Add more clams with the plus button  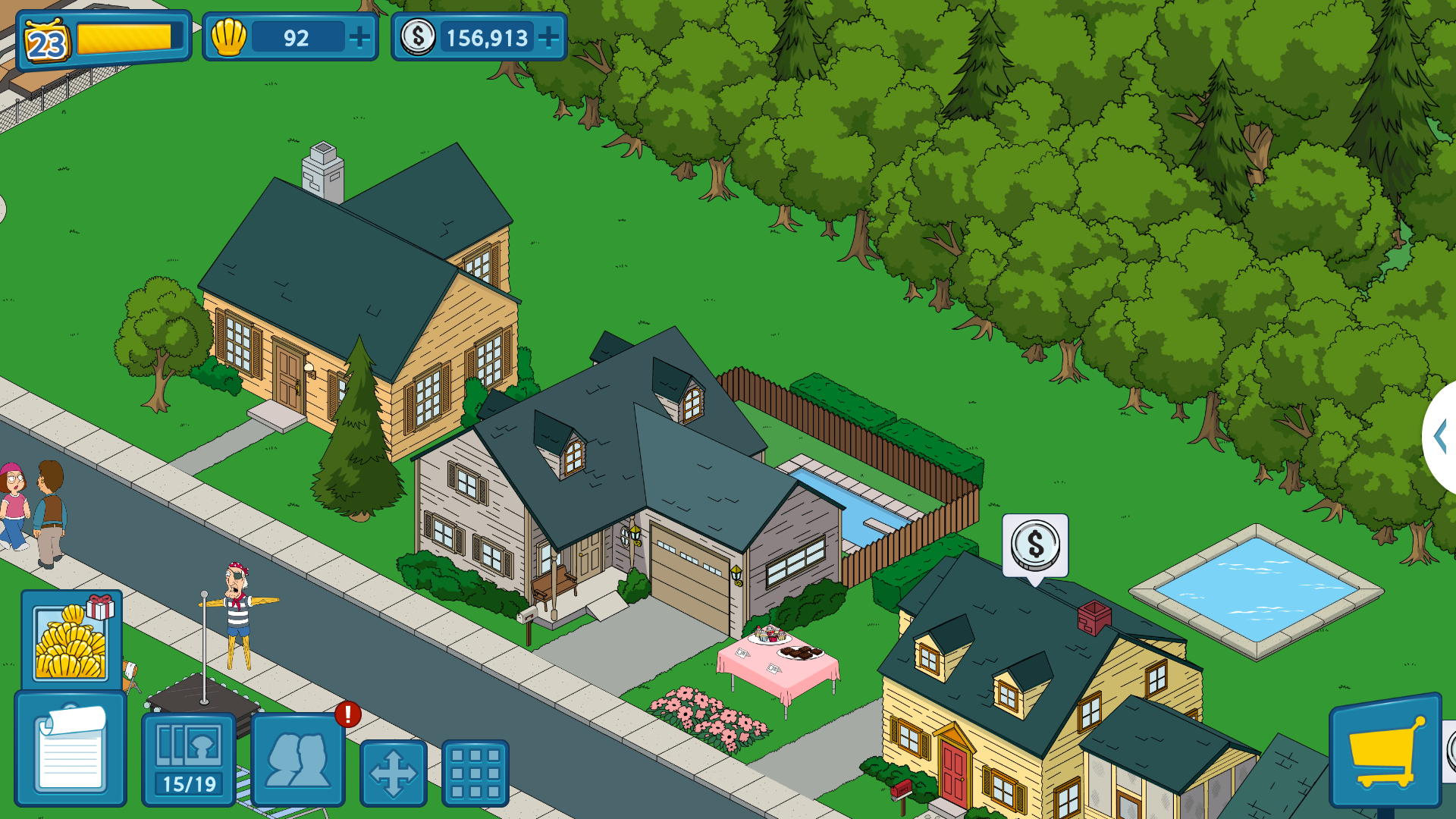(x=359, y=37)
